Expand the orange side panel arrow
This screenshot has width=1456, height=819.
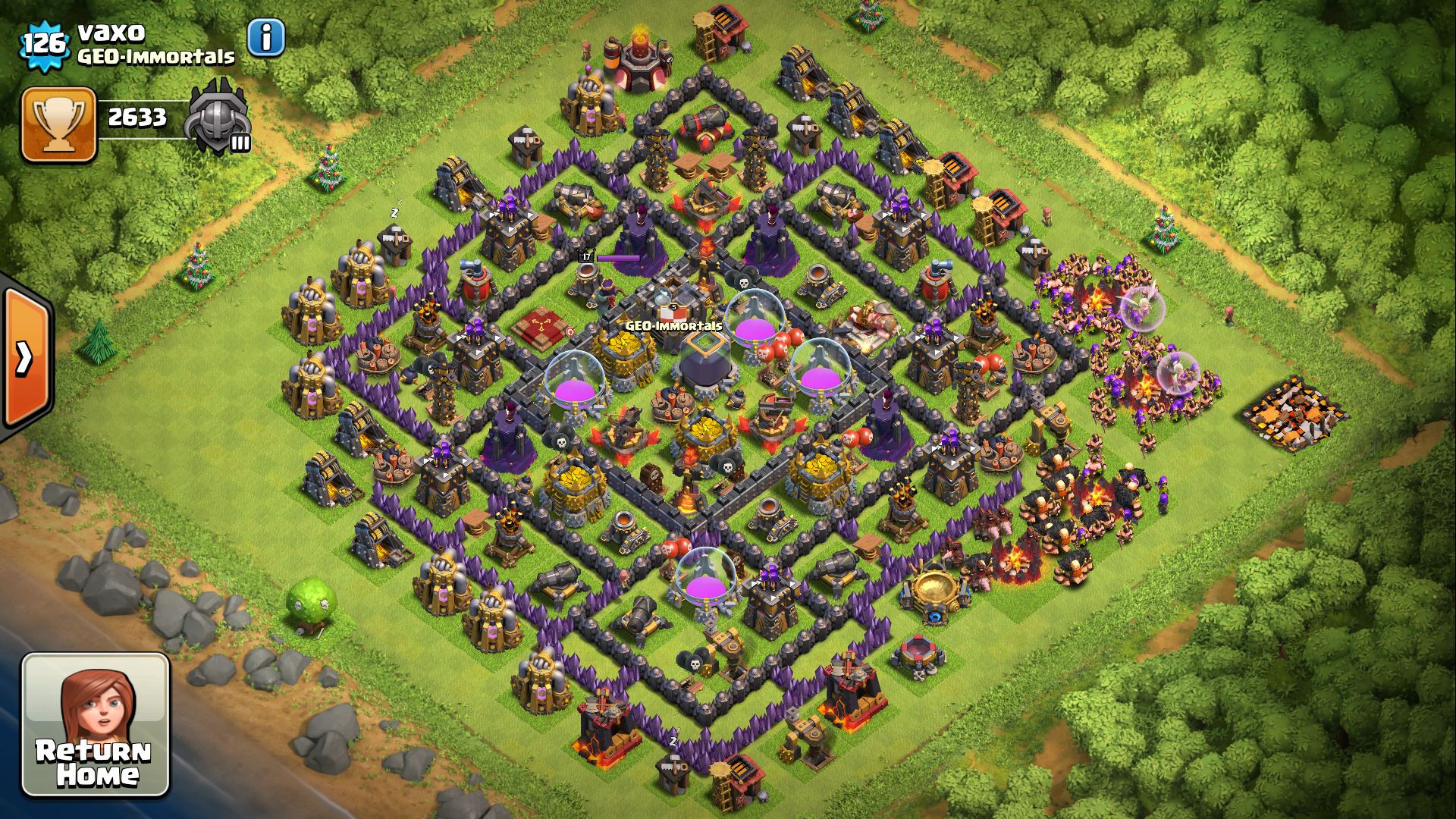pos(27,358)
